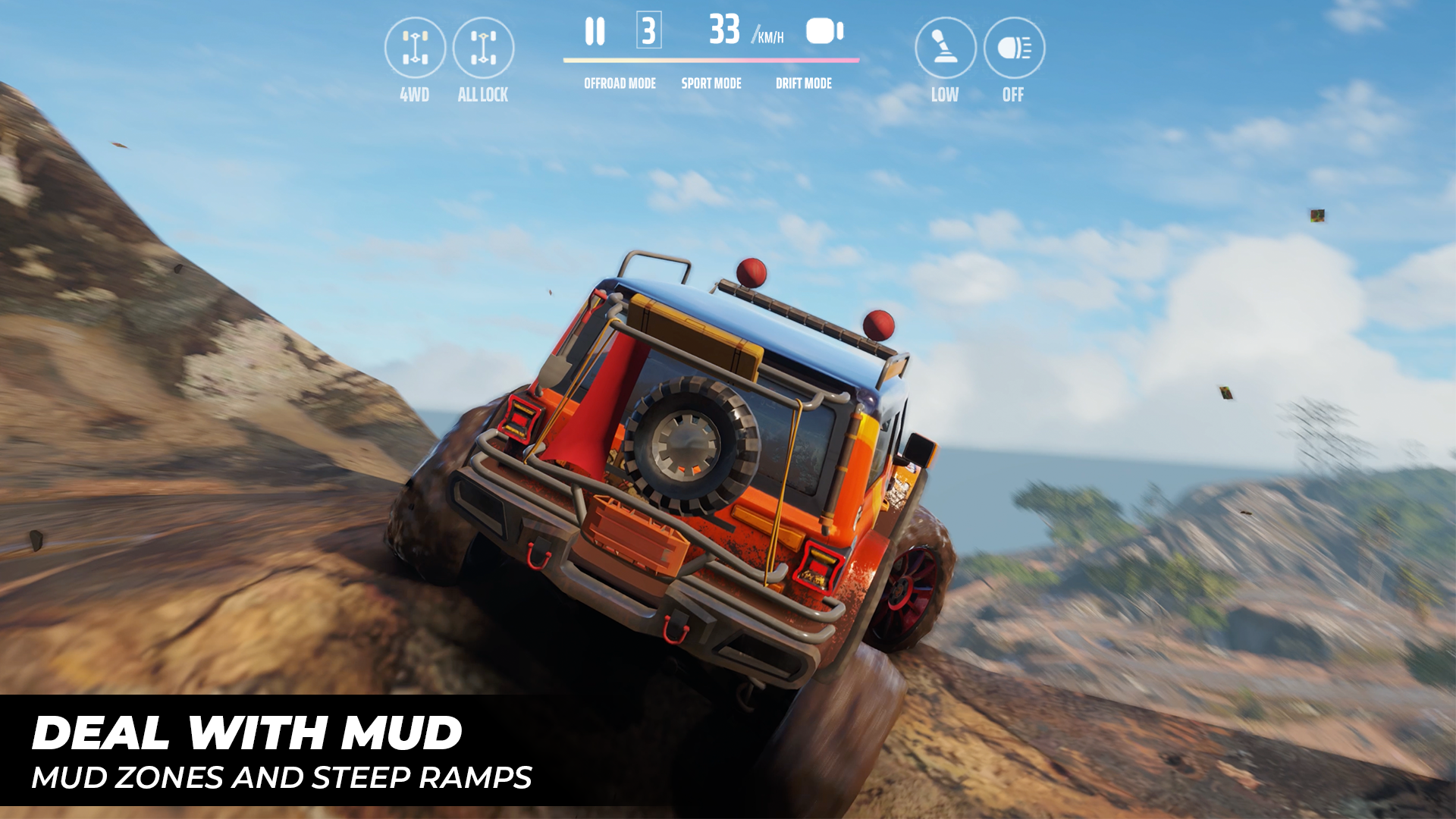This screenshot has height=819, width=1456.
Task: Toggle headlights from OFF to on
Action: (x=1013, y=48)
